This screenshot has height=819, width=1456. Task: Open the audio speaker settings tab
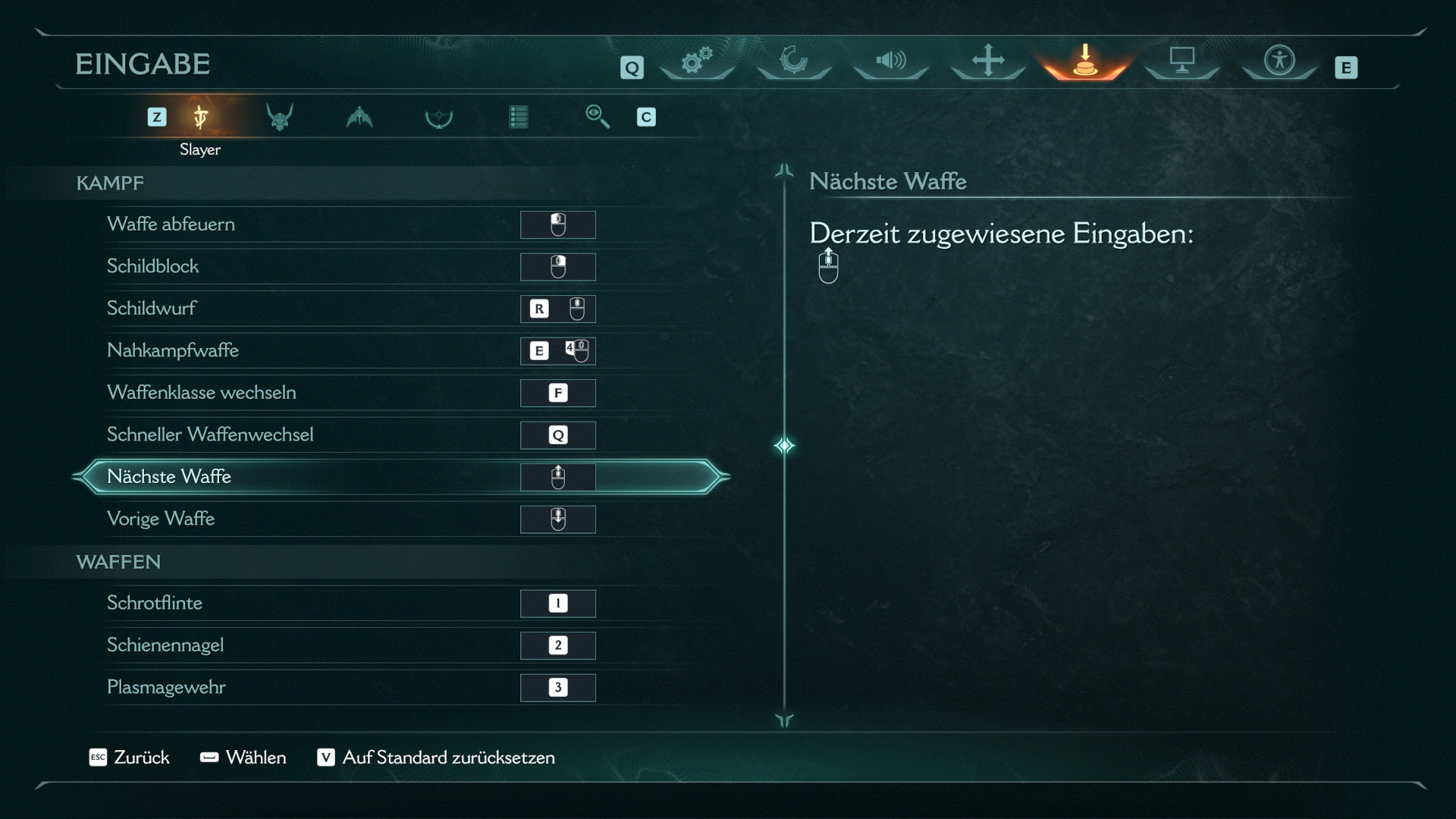click(891, 61)
